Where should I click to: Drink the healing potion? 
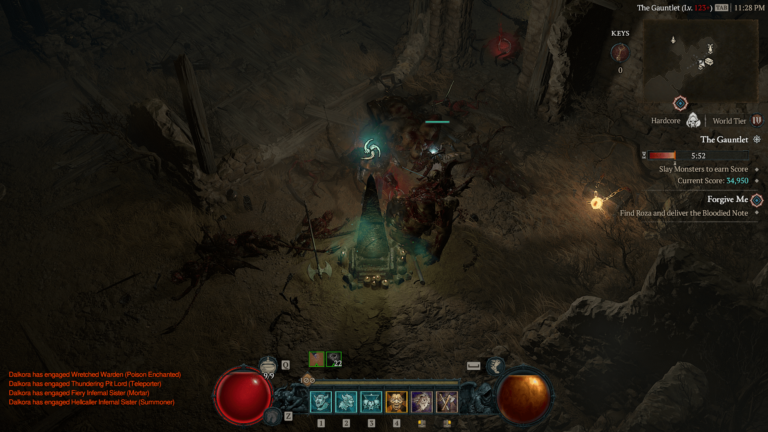pyautogui.click(x=268, y=368)
